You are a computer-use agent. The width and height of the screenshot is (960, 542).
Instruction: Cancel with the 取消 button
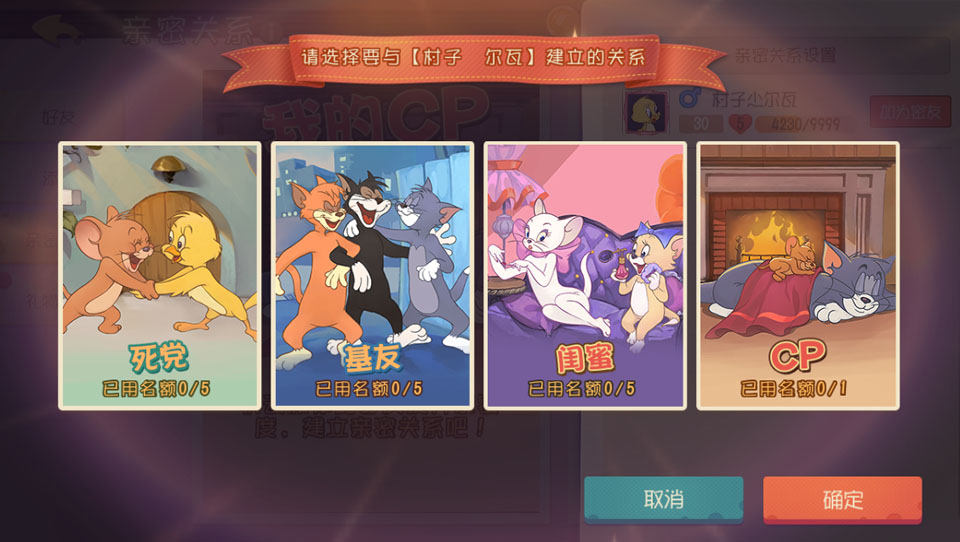663,499
